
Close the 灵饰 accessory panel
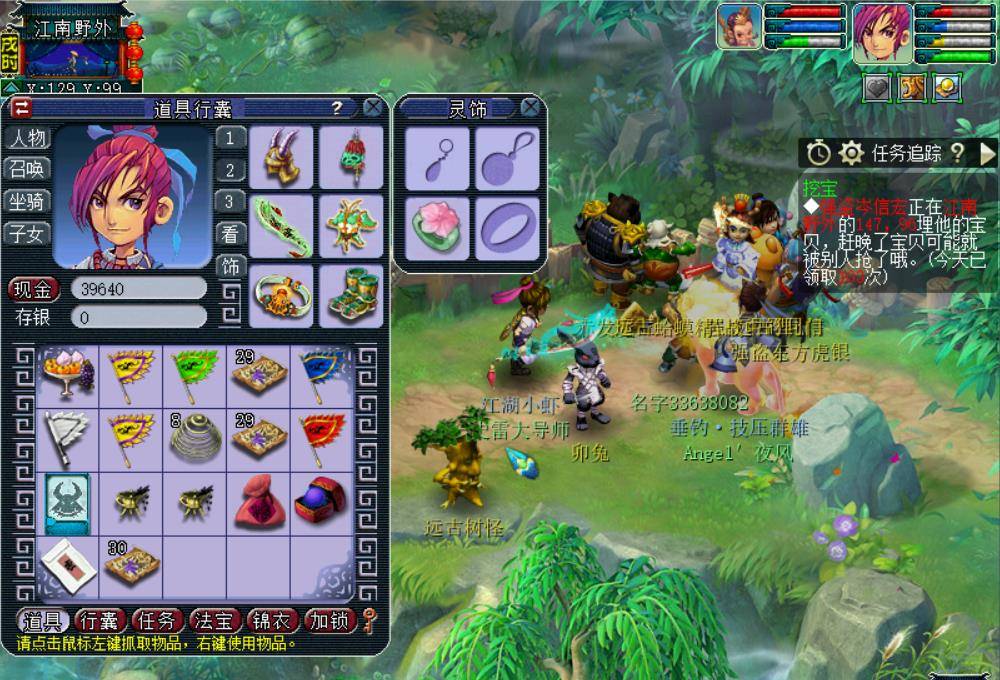pos(530,107)
